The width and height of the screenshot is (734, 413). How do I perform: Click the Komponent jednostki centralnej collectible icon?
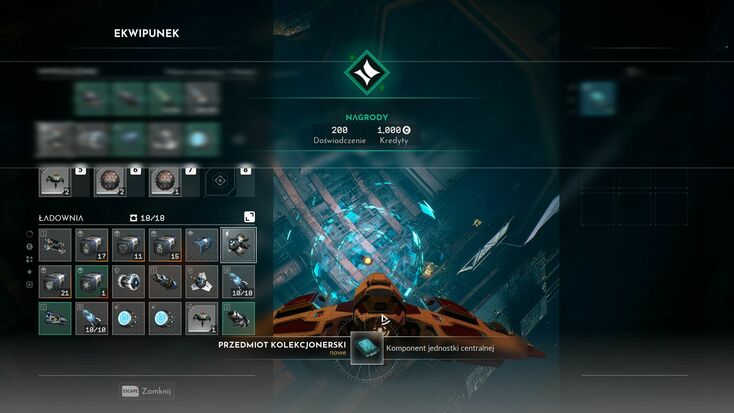point(367,348)
